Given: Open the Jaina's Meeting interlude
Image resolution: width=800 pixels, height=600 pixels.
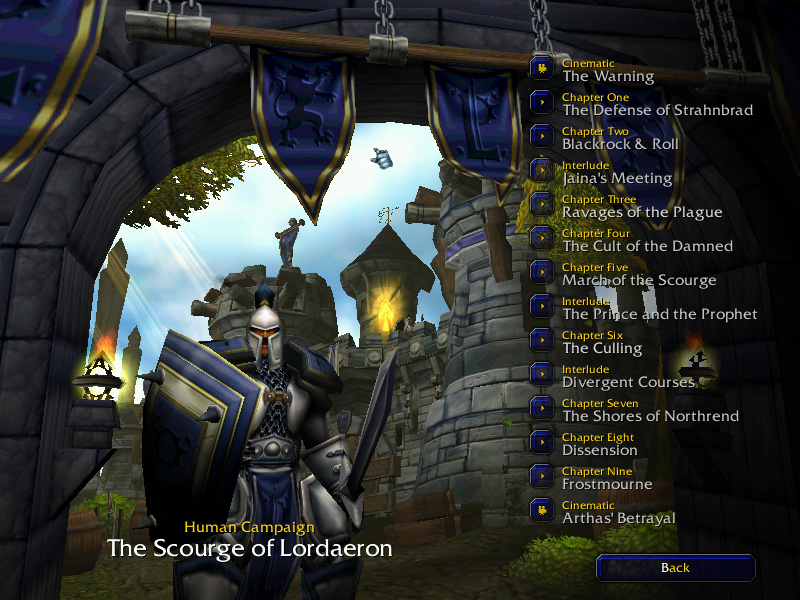Looking at the screenshot, I should click(x=542, y=170).
